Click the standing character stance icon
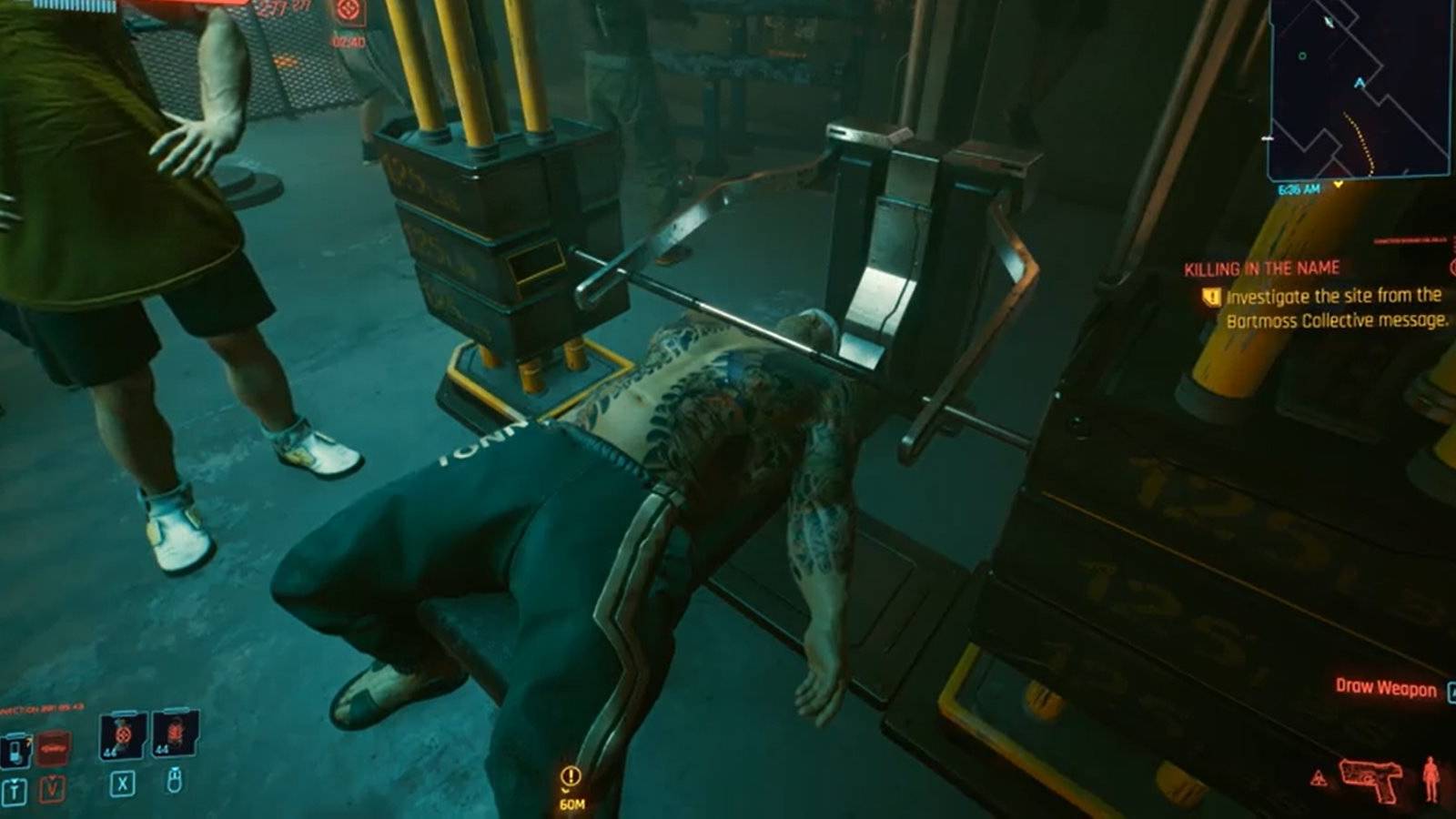Screen dimensions: 1456x819 click(x=1431, y=780)
